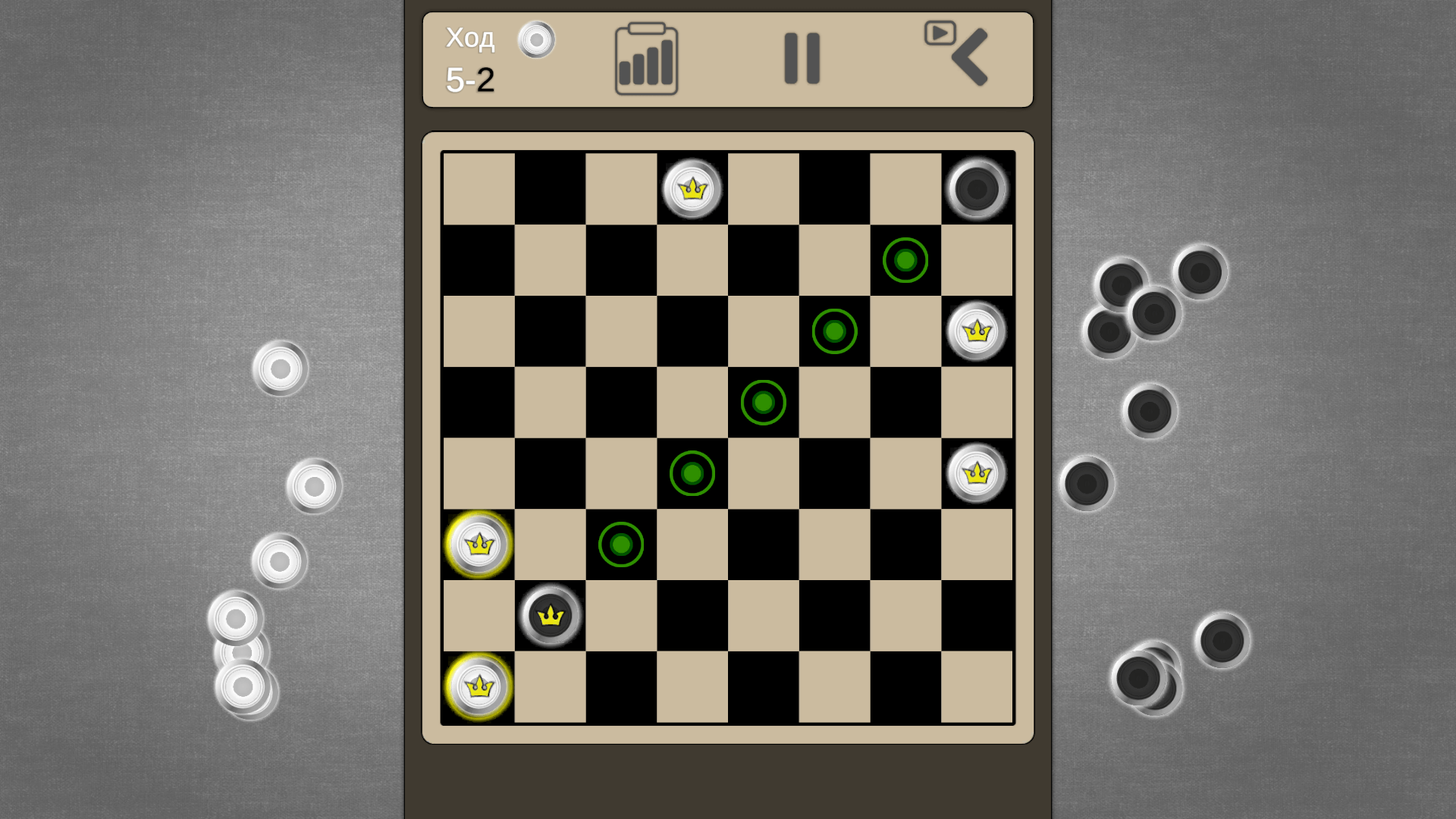
Task: Select the highlighted white king in bottom-left corner
Action: point(478,685)
